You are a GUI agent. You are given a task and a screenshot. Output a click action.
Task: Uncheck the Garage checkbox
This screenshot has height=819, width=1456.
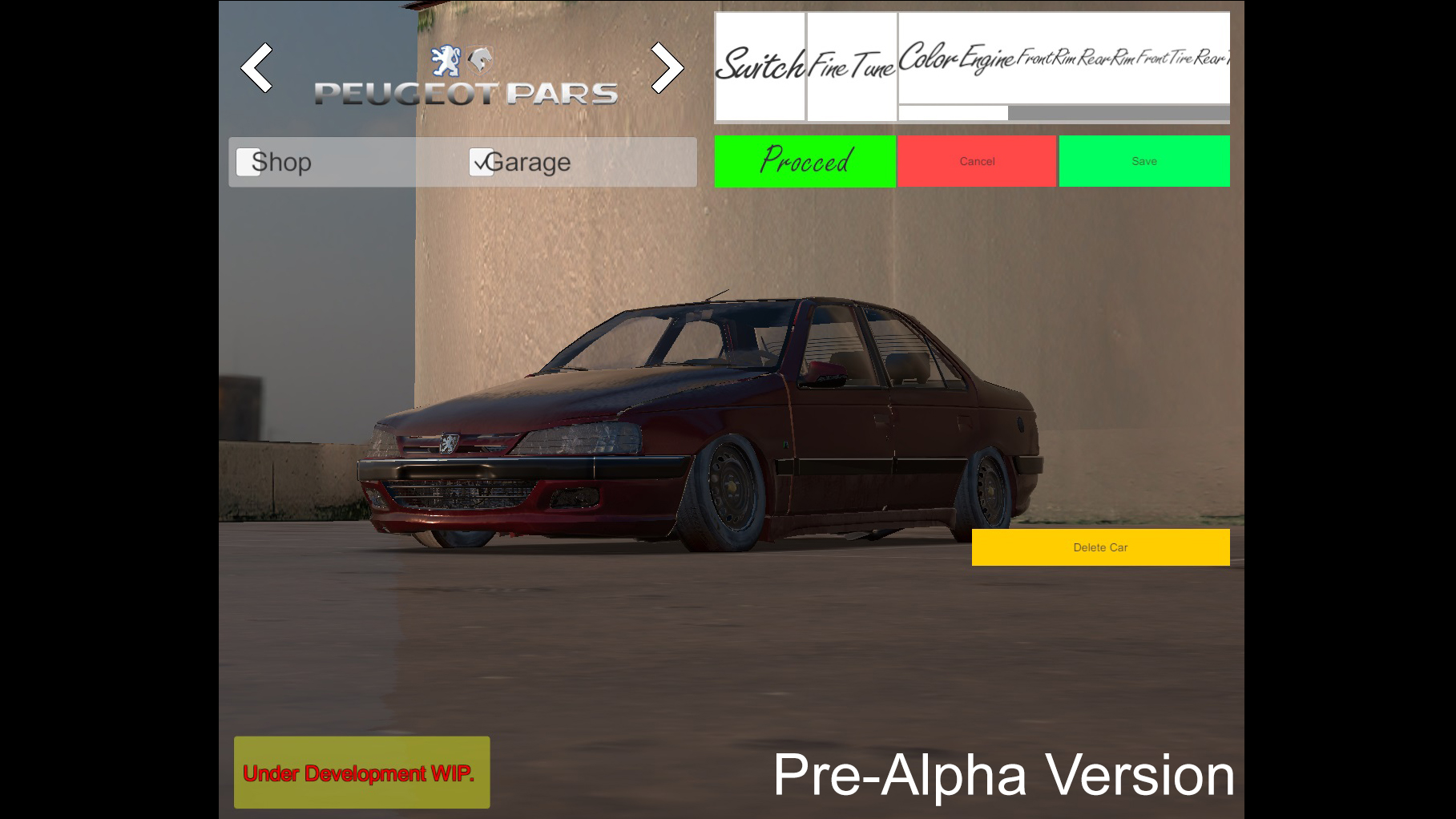pos(481,162)
